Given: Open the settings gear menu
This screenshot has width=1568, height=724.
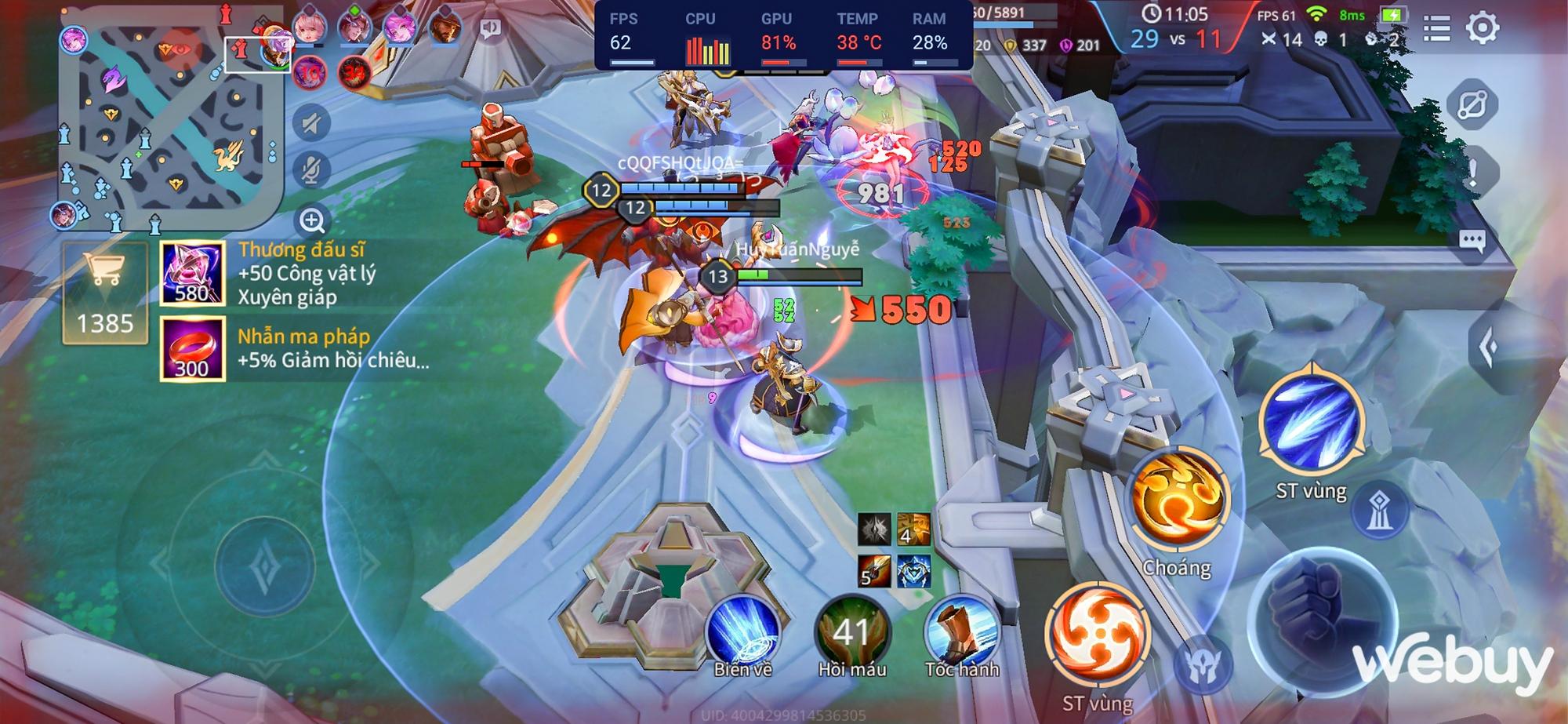Looking at the screenshot, I should point(1482,29).
